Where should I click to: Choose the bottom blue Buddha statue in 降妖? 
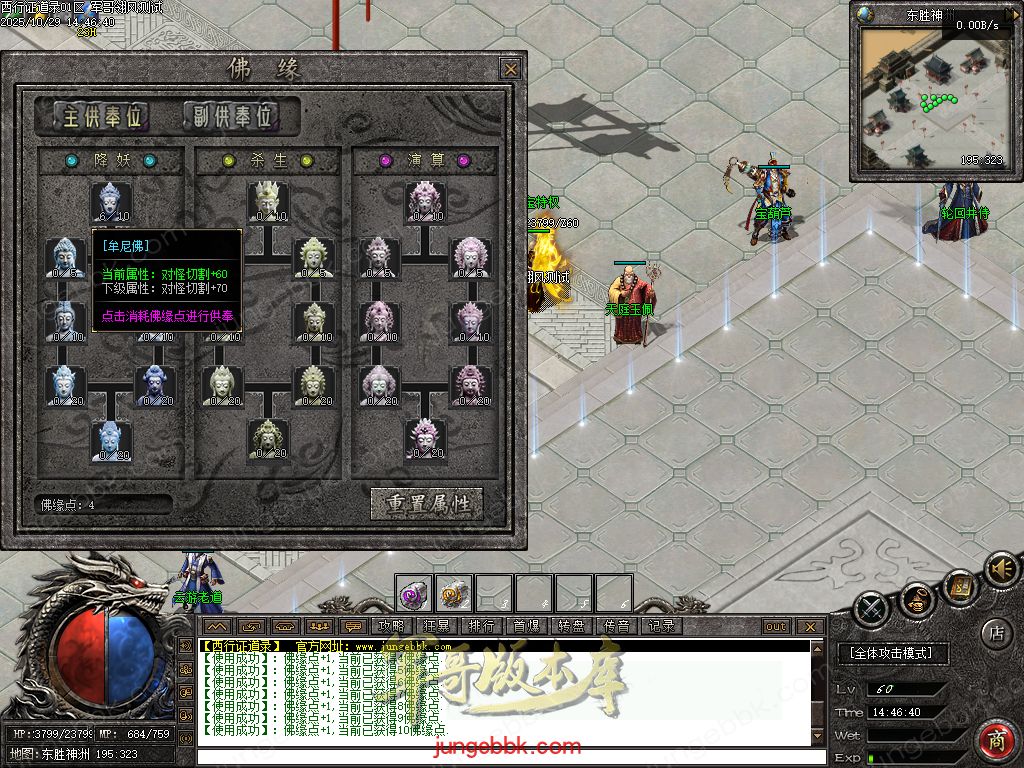point(111,440)
